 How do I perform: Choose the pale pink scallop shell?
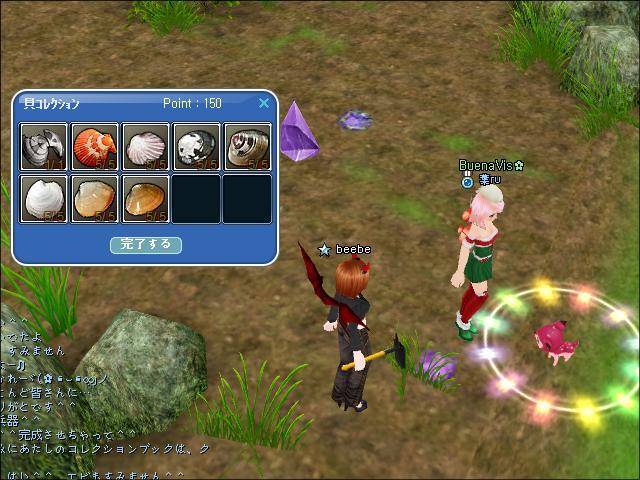point(146,147)
